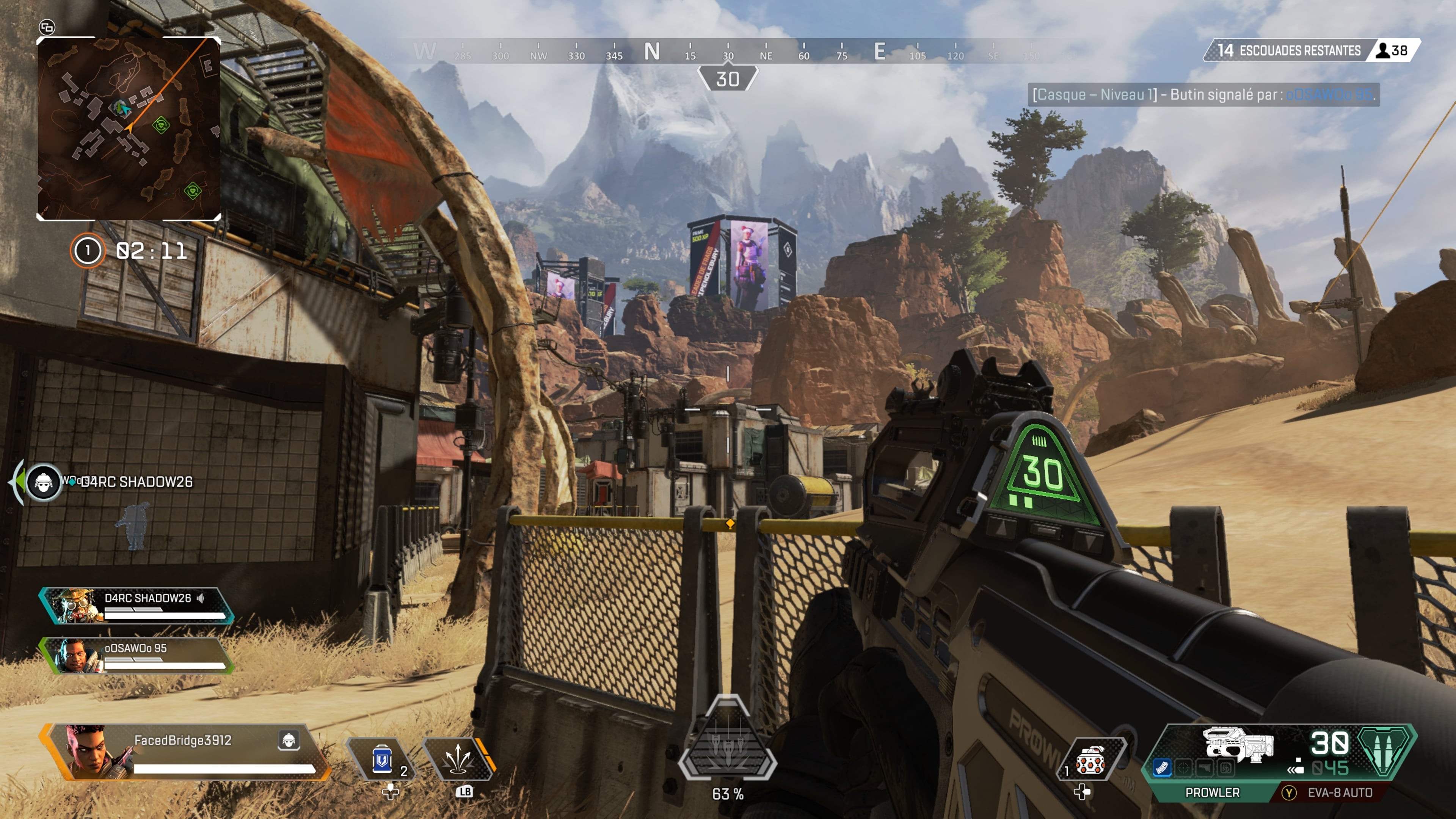Image resolution: width=1456 pixels, height=819 pixels.
Task: Click the helmet icon on player banner
Action: [289, 739]
